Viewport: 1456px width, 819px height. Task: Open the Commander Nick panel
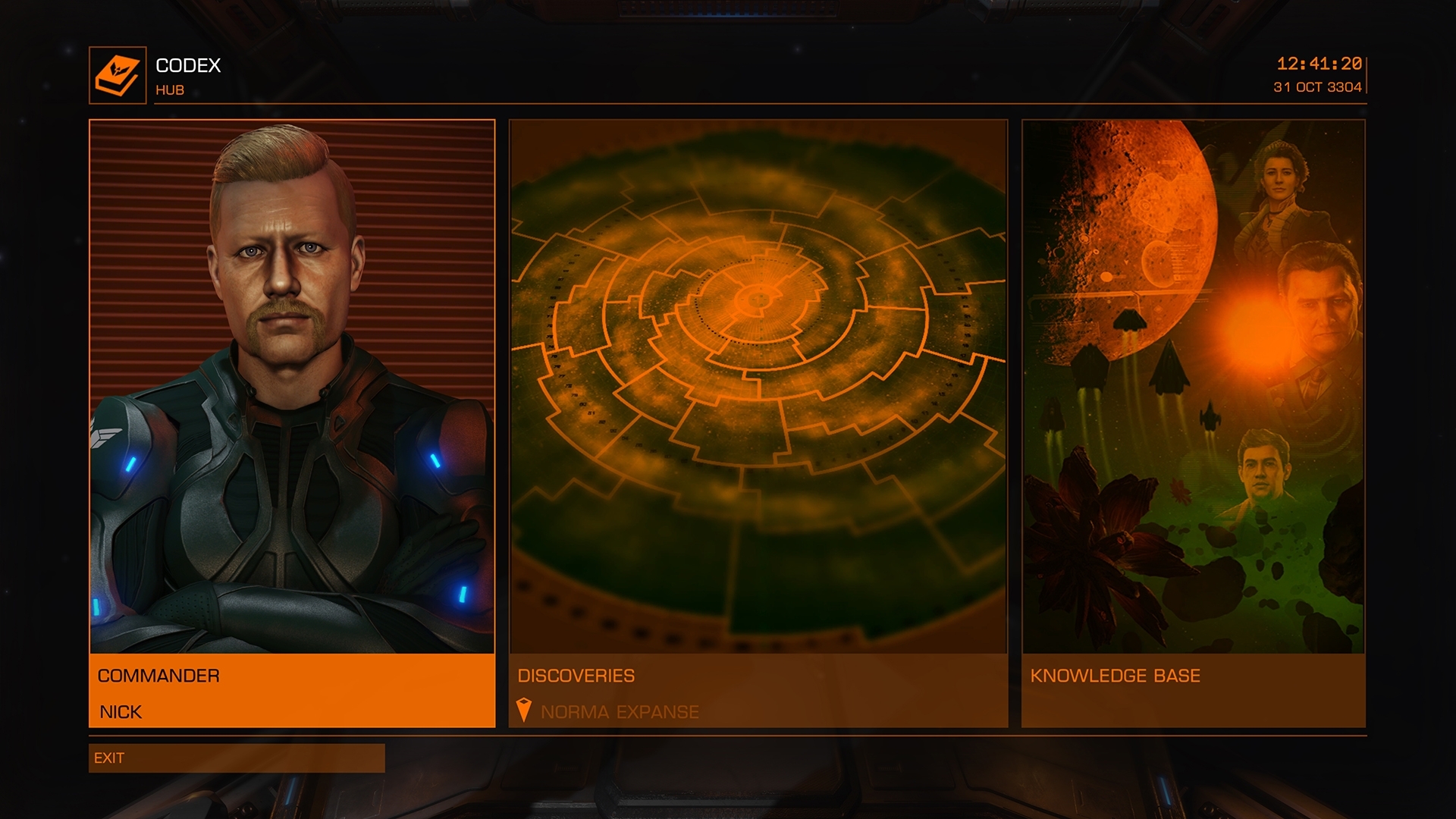click(x=292, y=423)
